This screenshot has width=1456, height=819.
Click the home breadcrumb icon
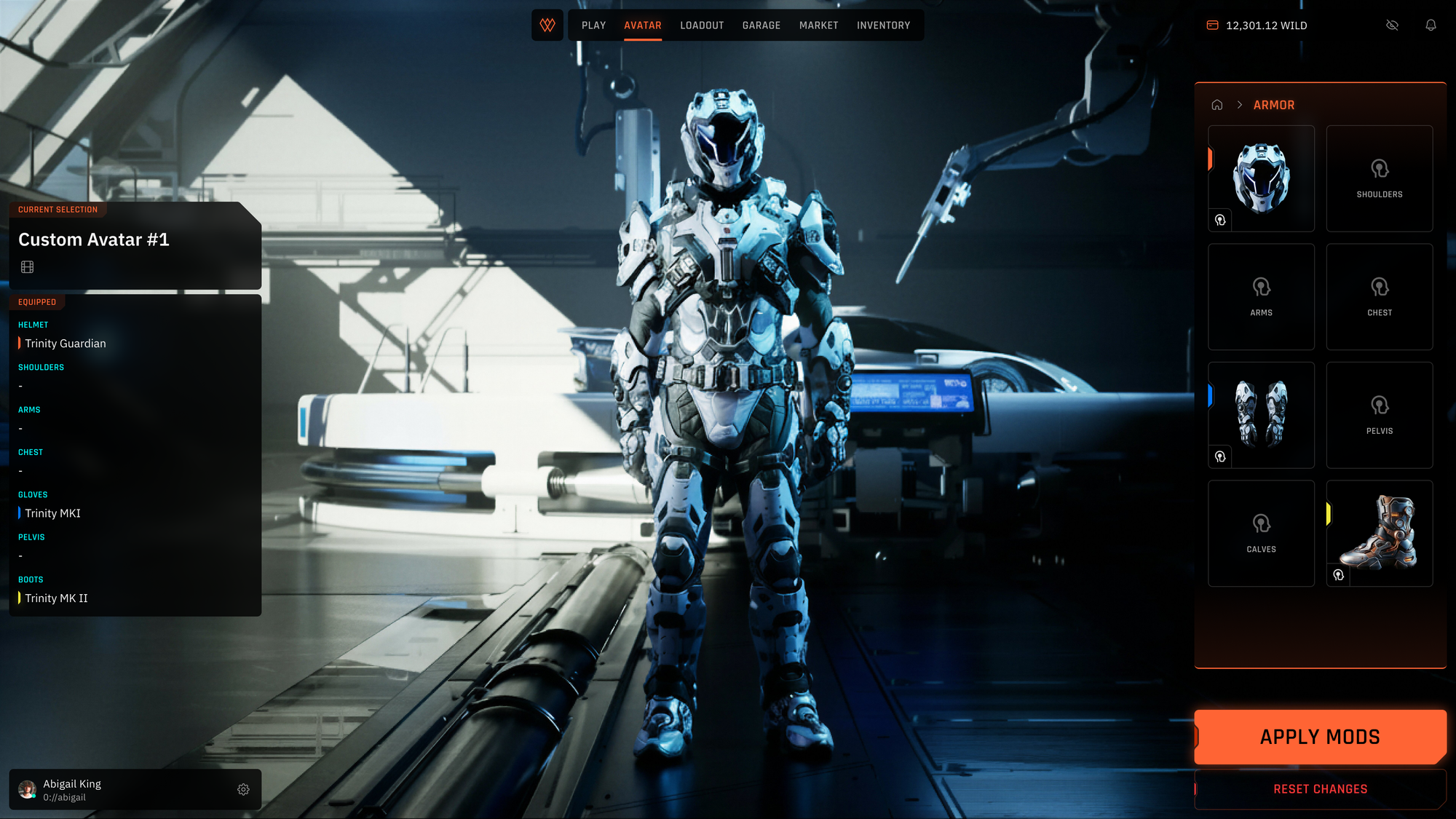point(1216,105)
